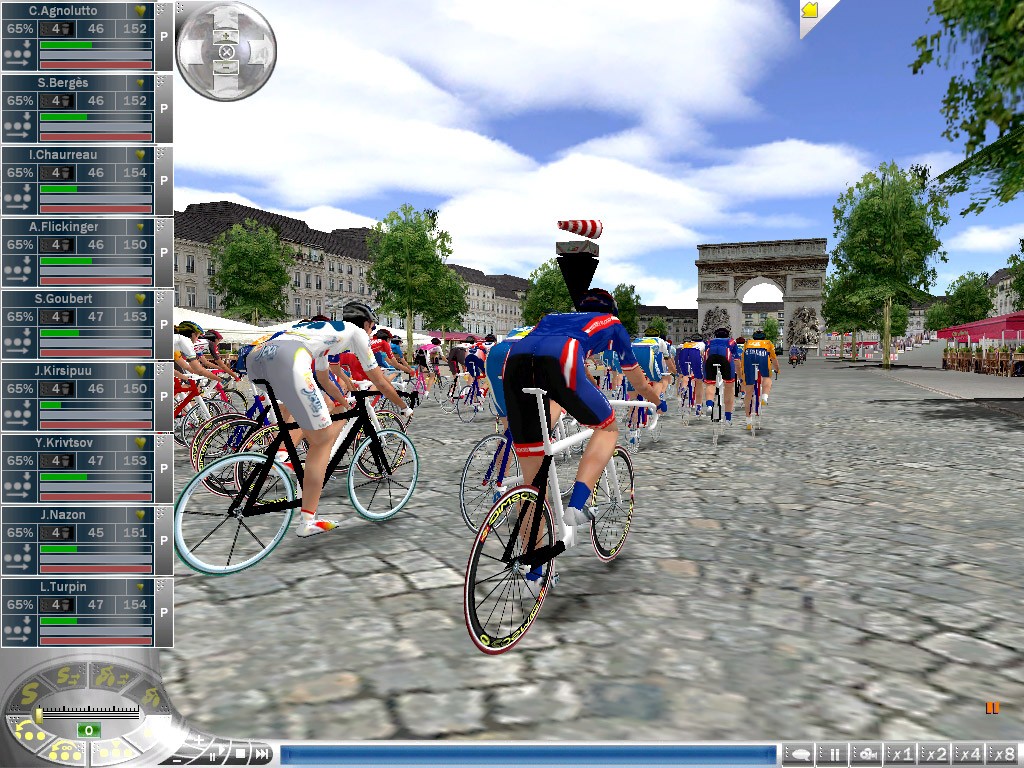
Task: Set race speed to x2
Action: [936, 754]
